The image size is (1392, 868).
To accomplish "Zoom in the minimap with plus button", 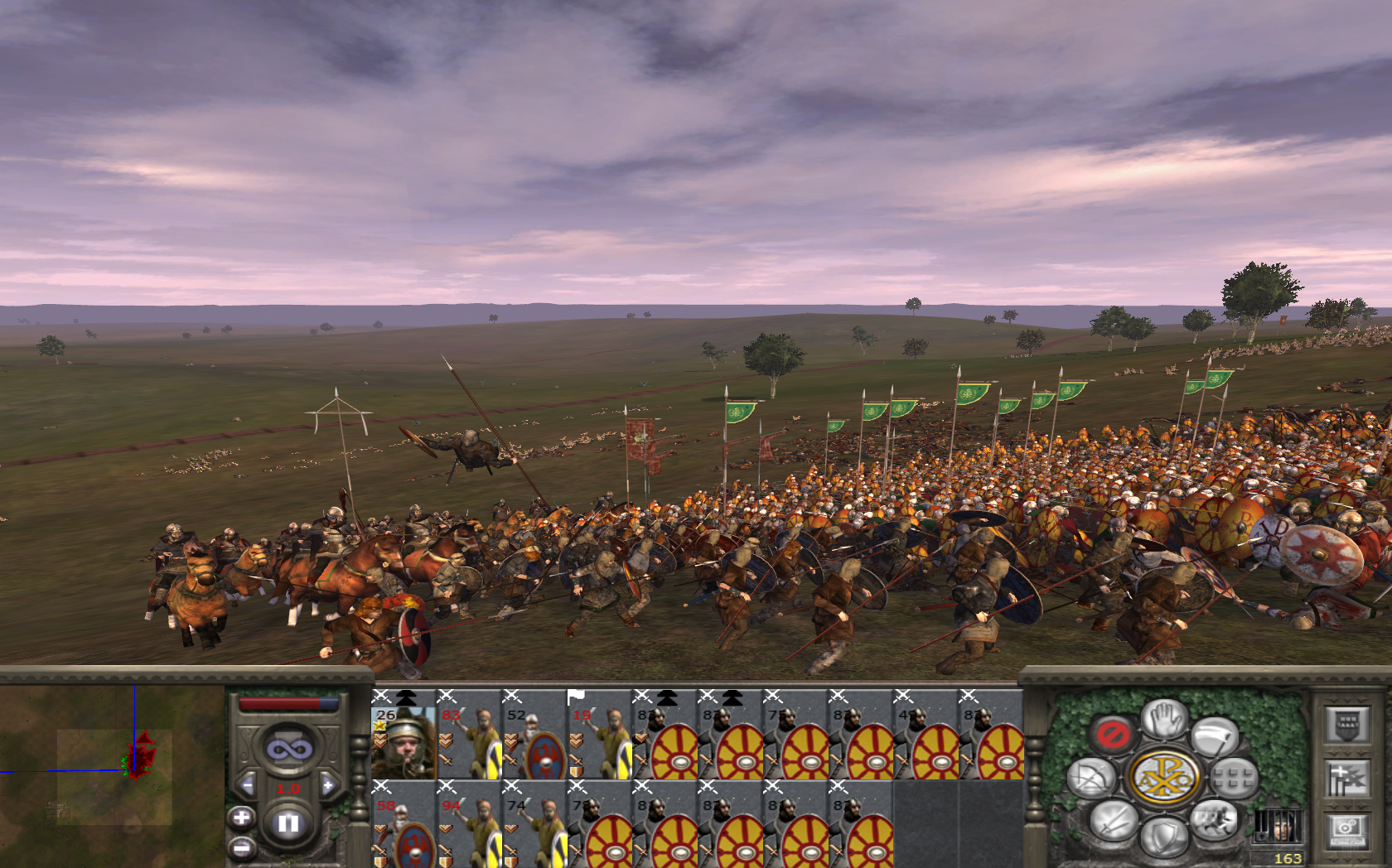I will pos(241,818).
